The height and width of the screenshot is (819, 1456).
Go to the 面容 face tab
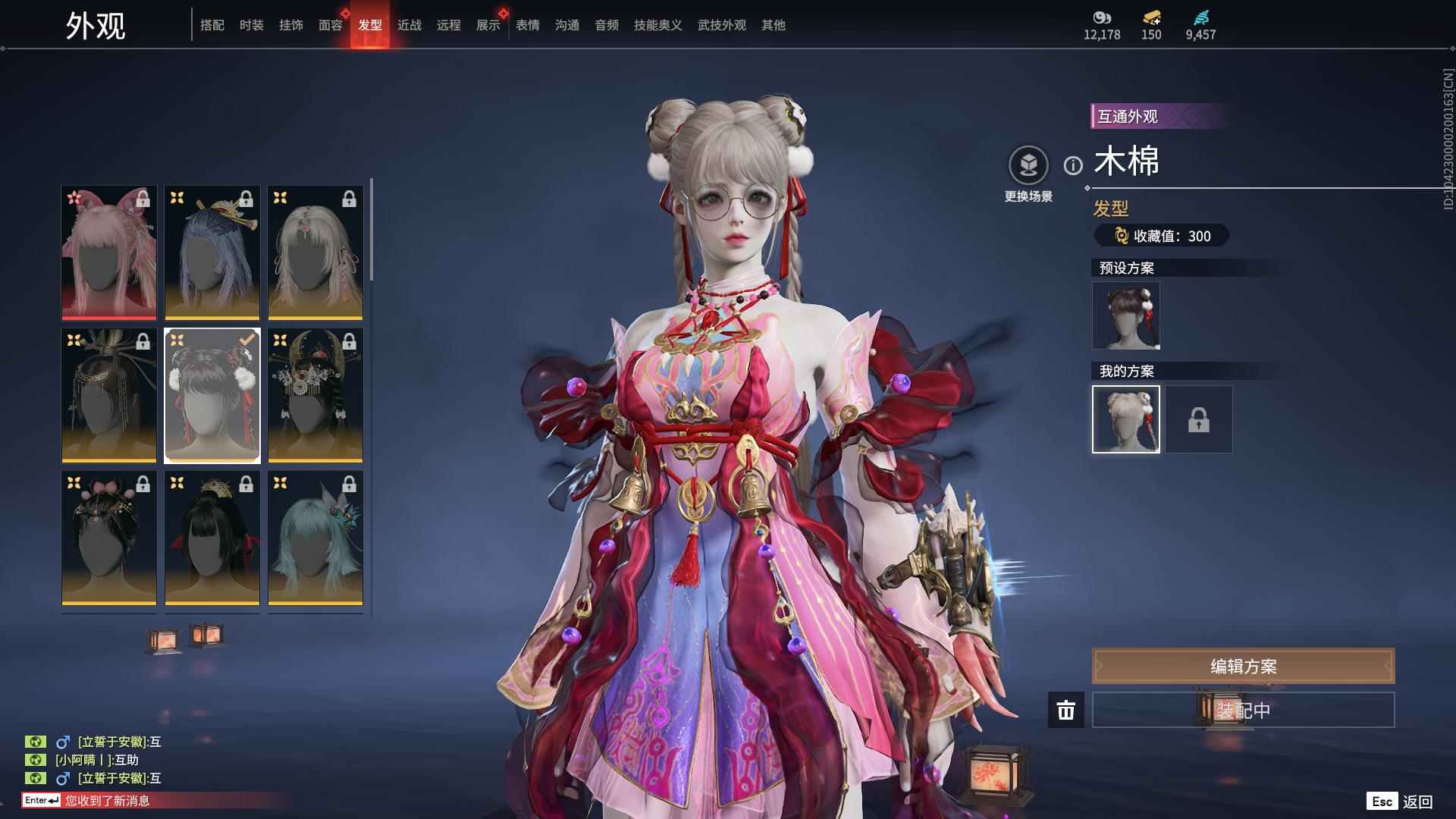[x=331, y=26]
